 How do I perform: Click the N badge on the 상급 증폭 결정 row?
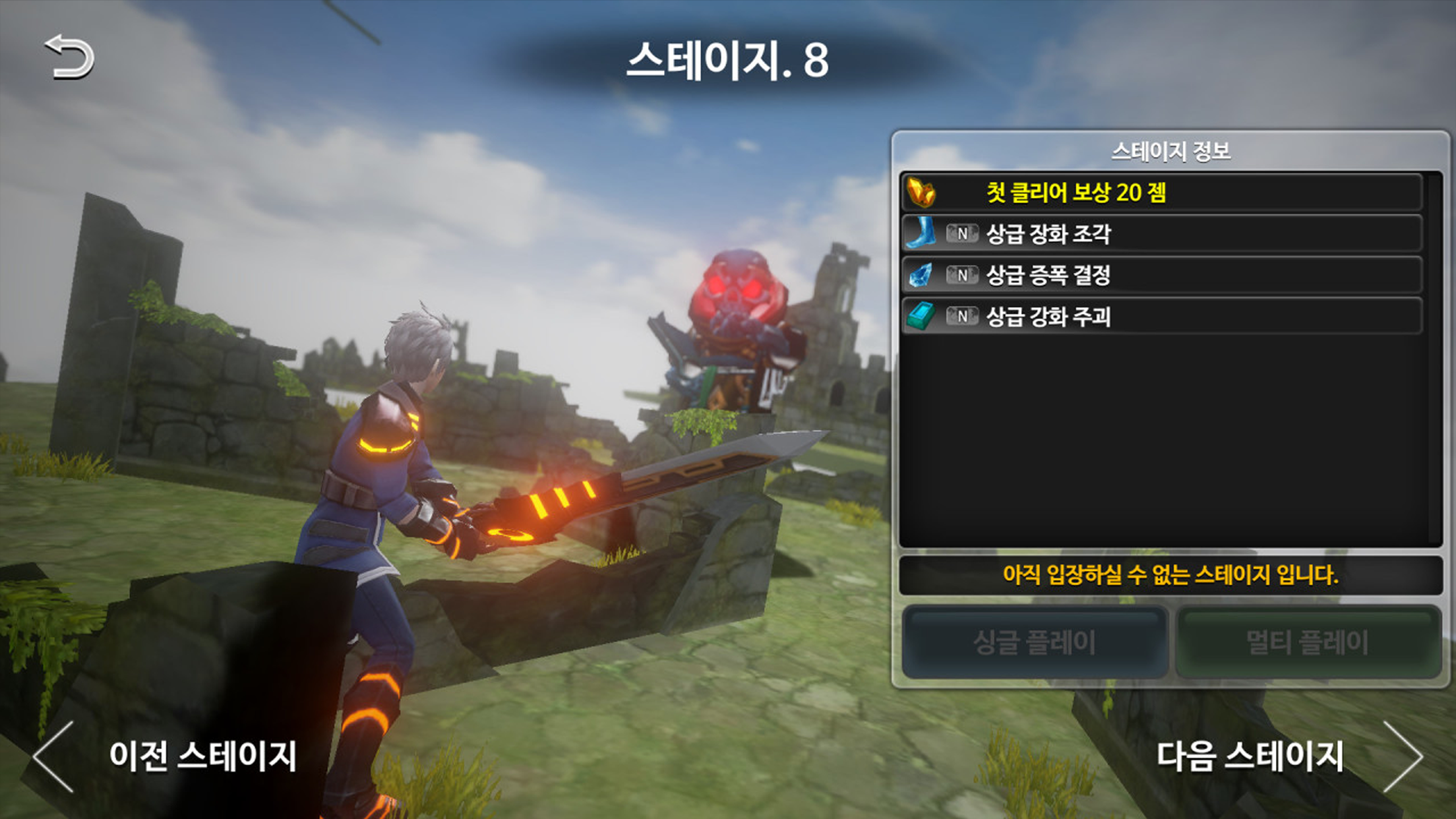tap(962, 277)
